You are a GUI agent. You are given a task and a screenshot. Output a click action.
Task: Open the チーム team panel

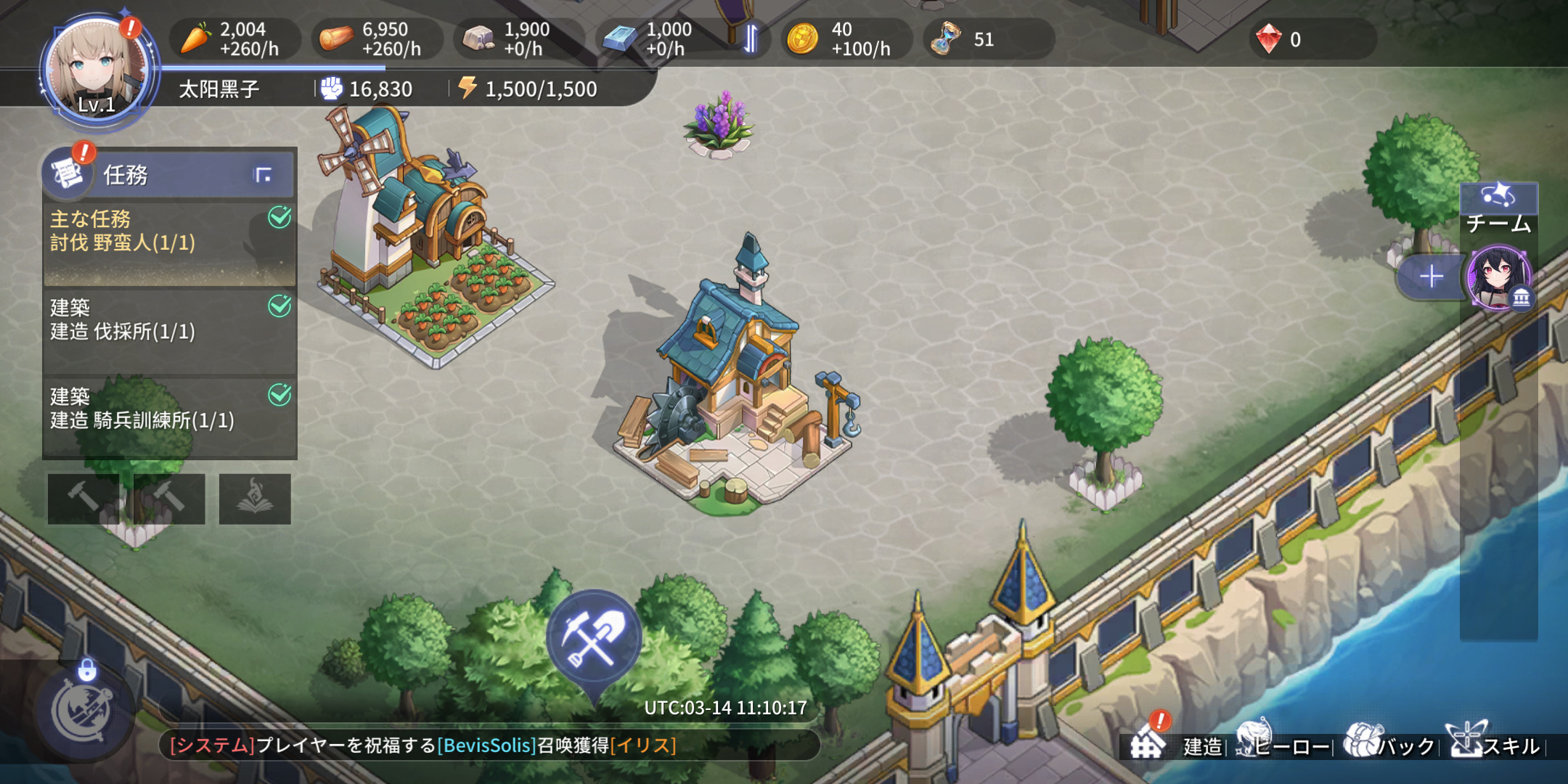pos(1498,209)
